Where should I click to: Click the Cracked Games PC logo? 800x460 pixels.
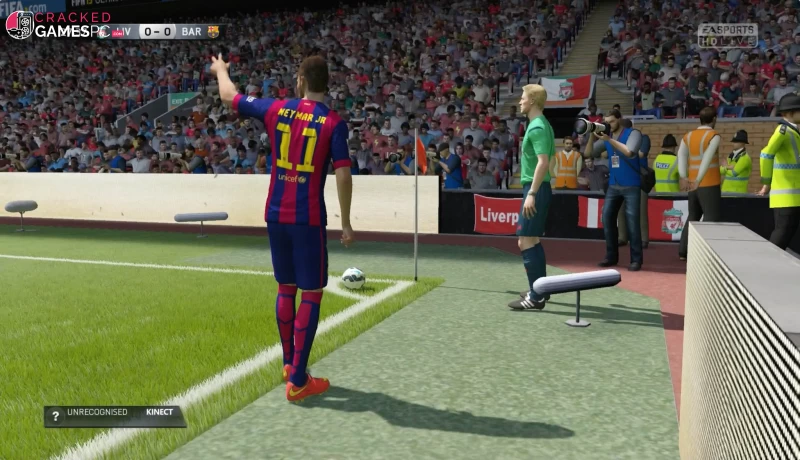pos(57,24)
